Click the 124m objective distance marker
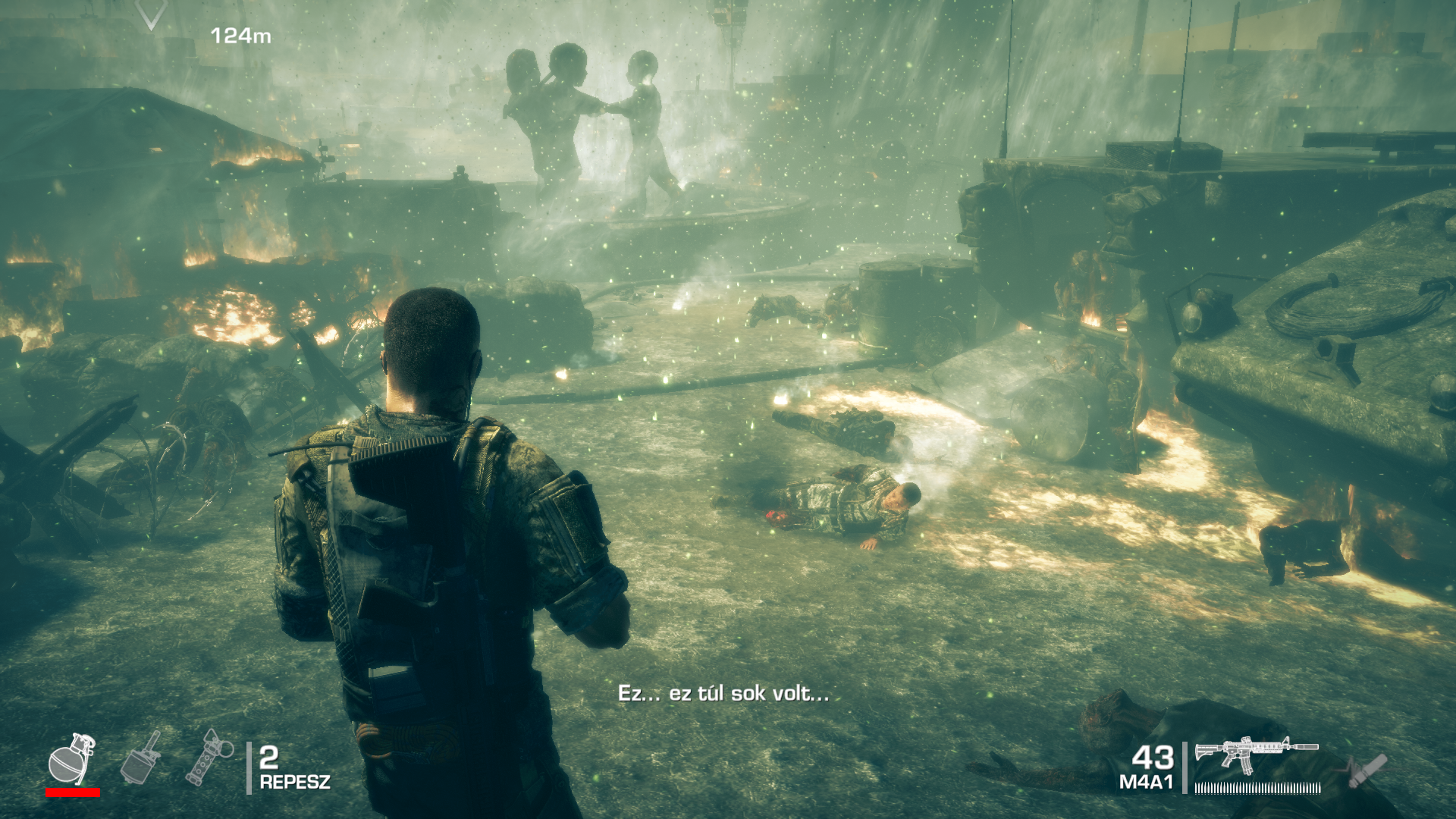The image size is (1456, 819). tap(240, 33)
